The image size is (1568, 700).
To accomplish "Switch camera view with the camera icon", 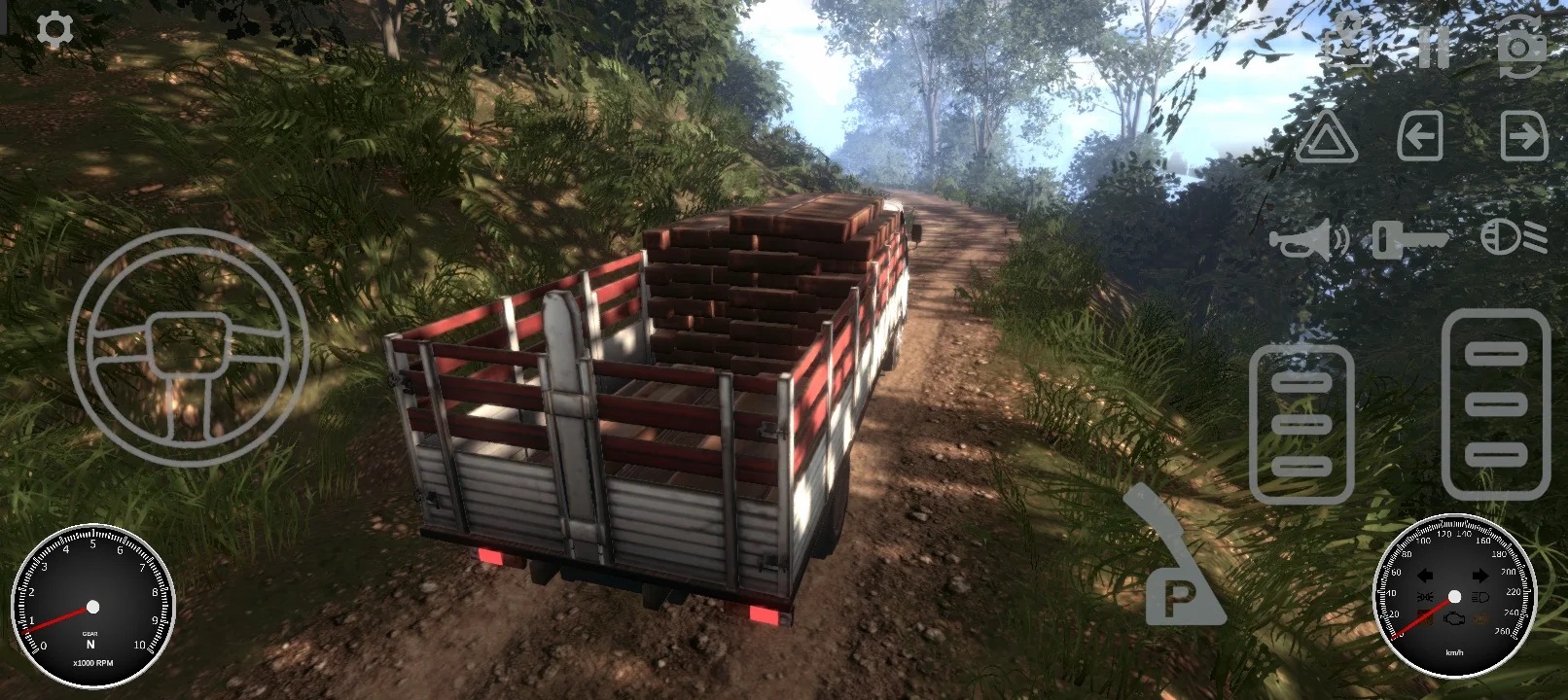I will click(1517, 44).
